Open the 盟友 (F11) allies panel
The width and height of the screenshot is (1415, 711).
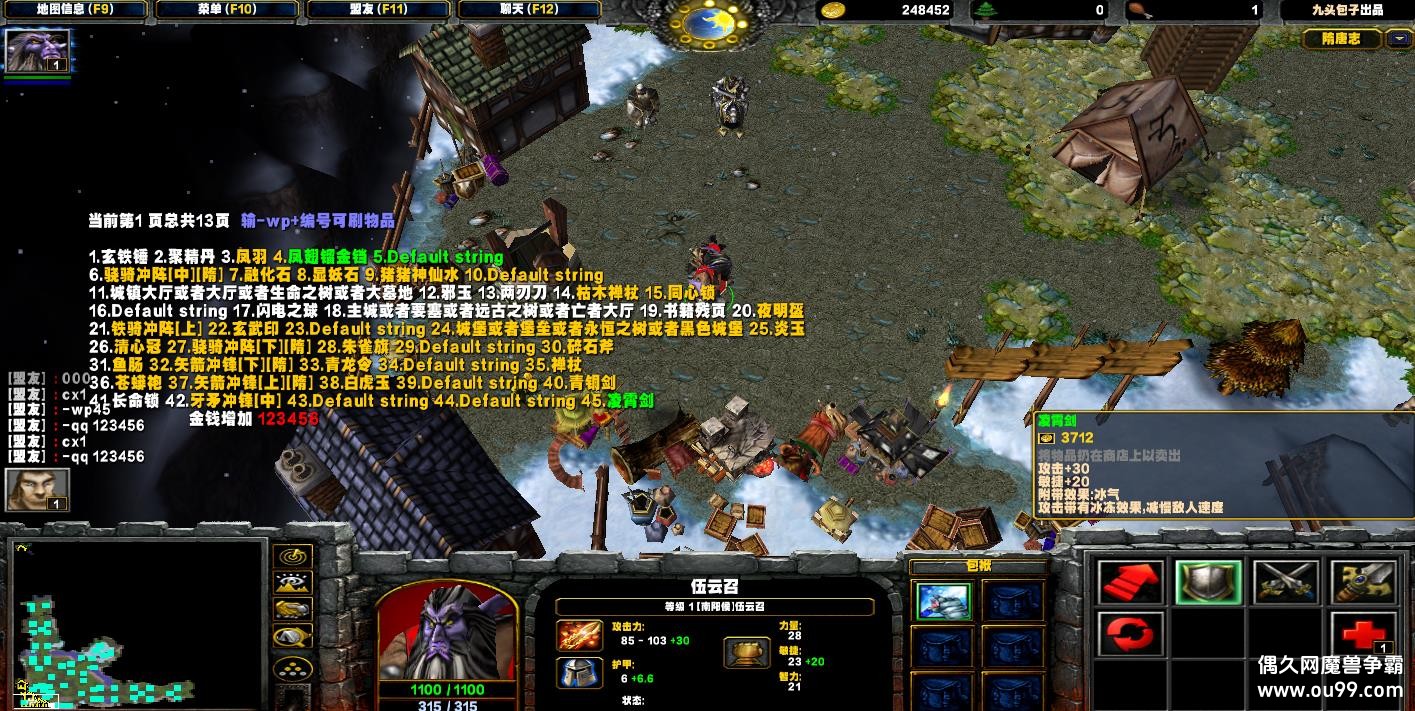pyautogui.click(x=379, y=10)
